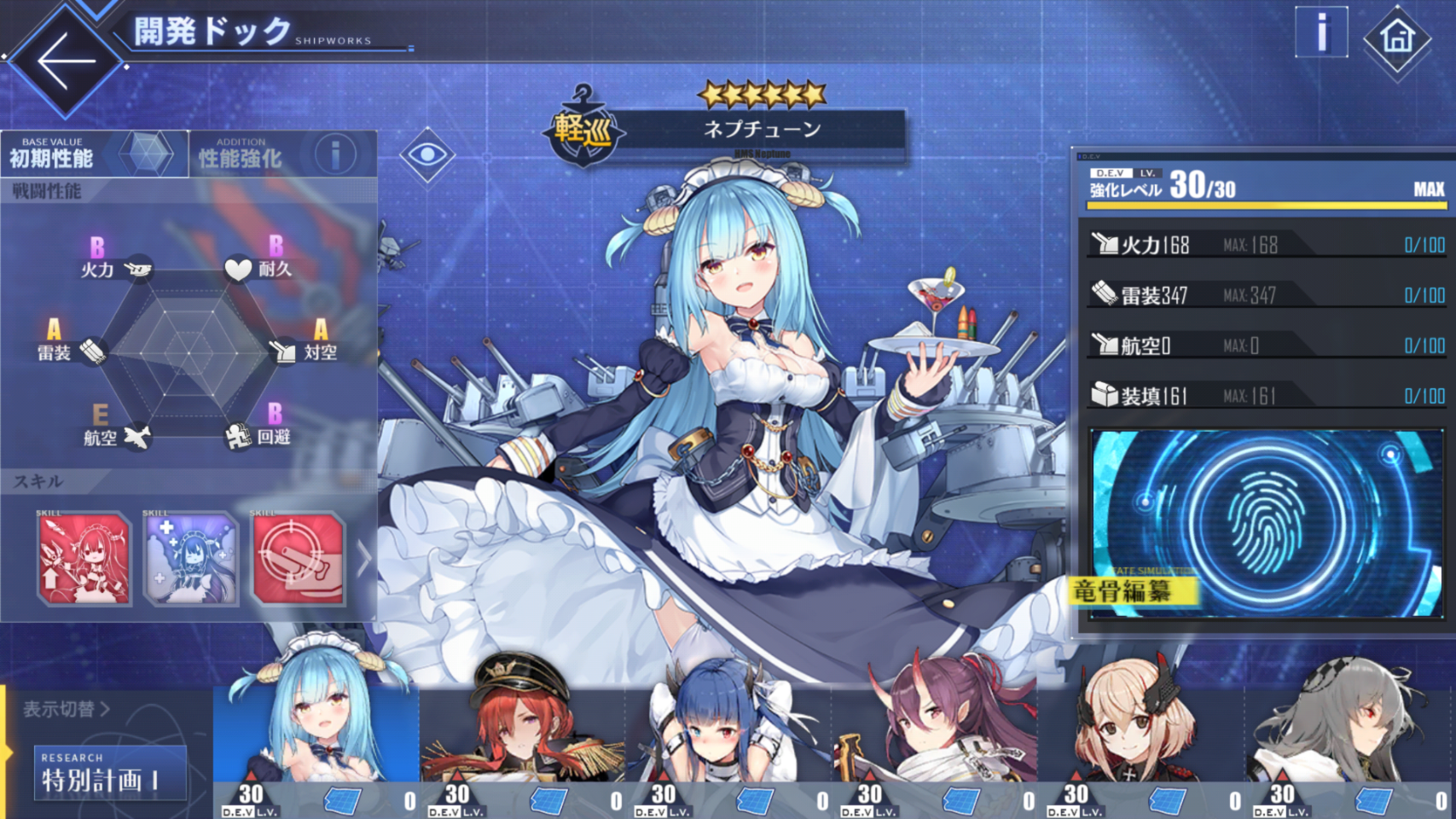The width and height of the screenshot is (1456, 819).
Task: Go back with the arrow button
Action: click(66, 61)
